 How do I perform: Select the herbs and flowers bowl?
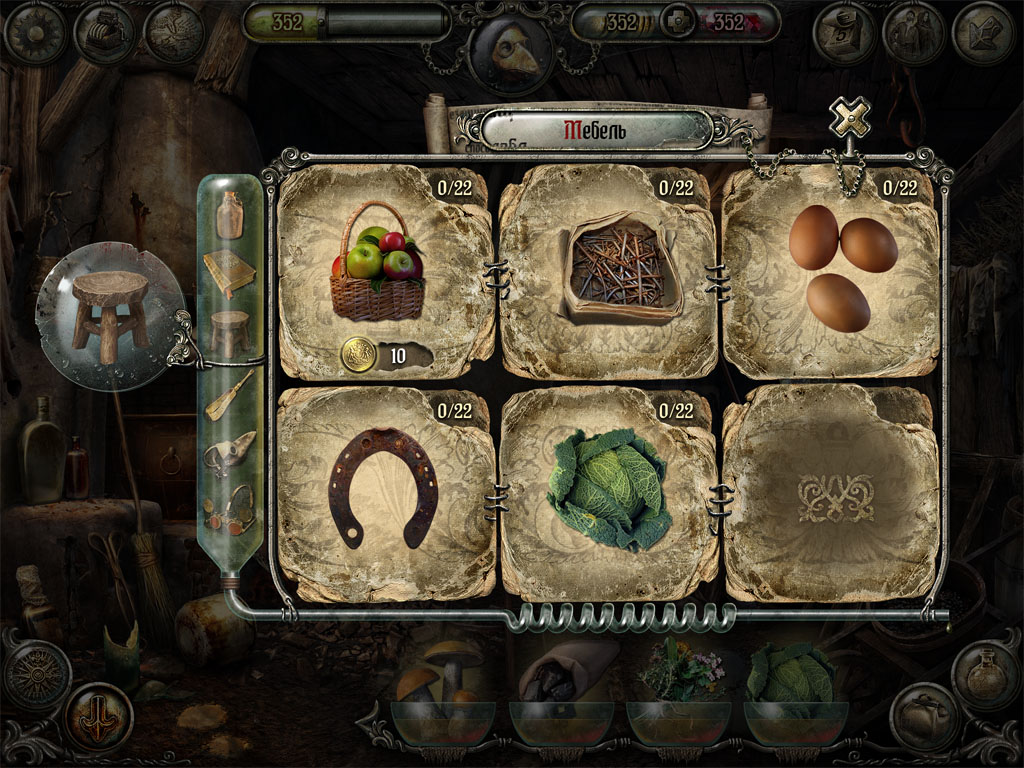(x=680, y=700)
